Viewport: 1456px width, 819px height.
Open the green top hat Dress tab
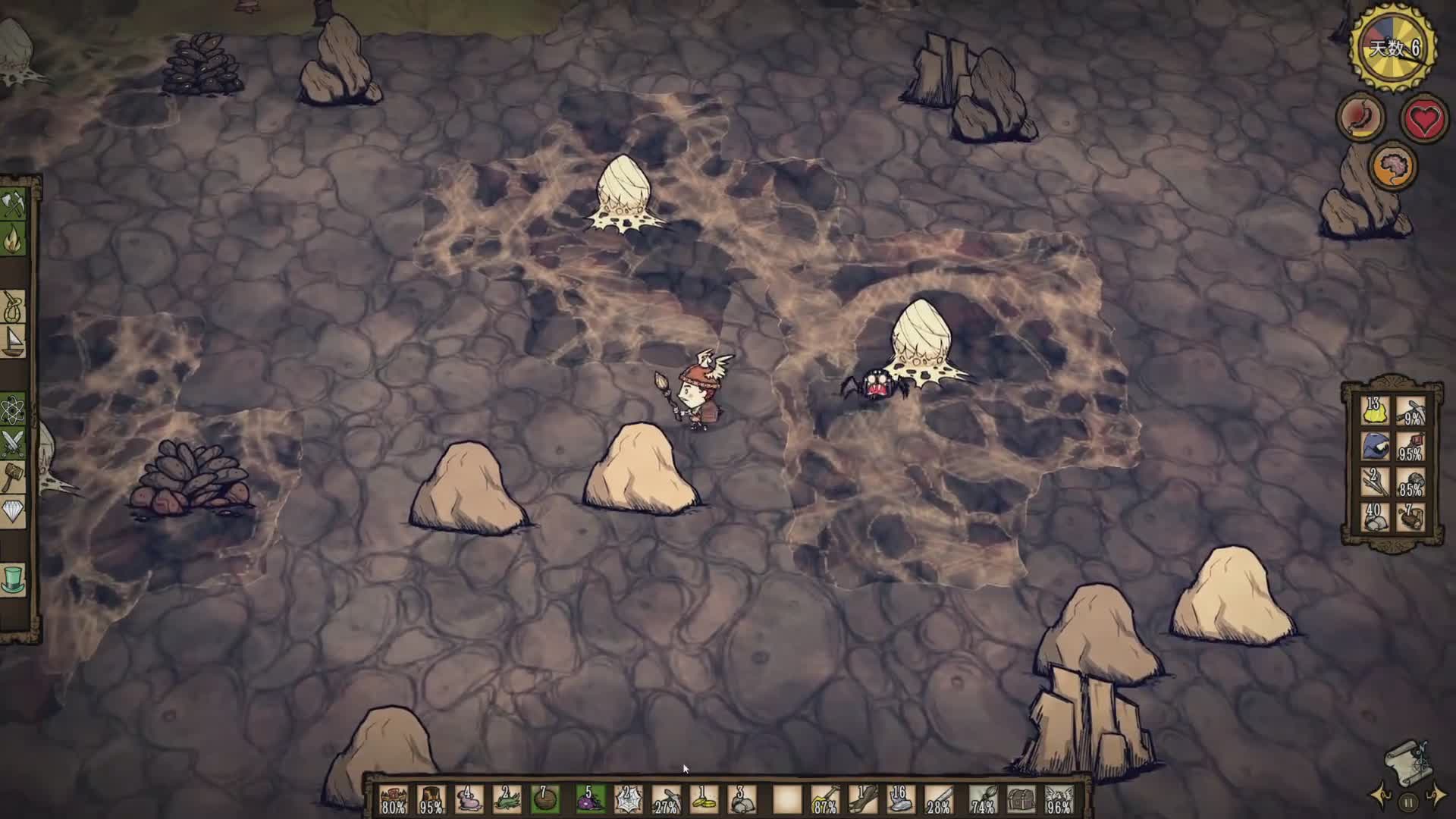pyautogui.click(x=14, y=579)
